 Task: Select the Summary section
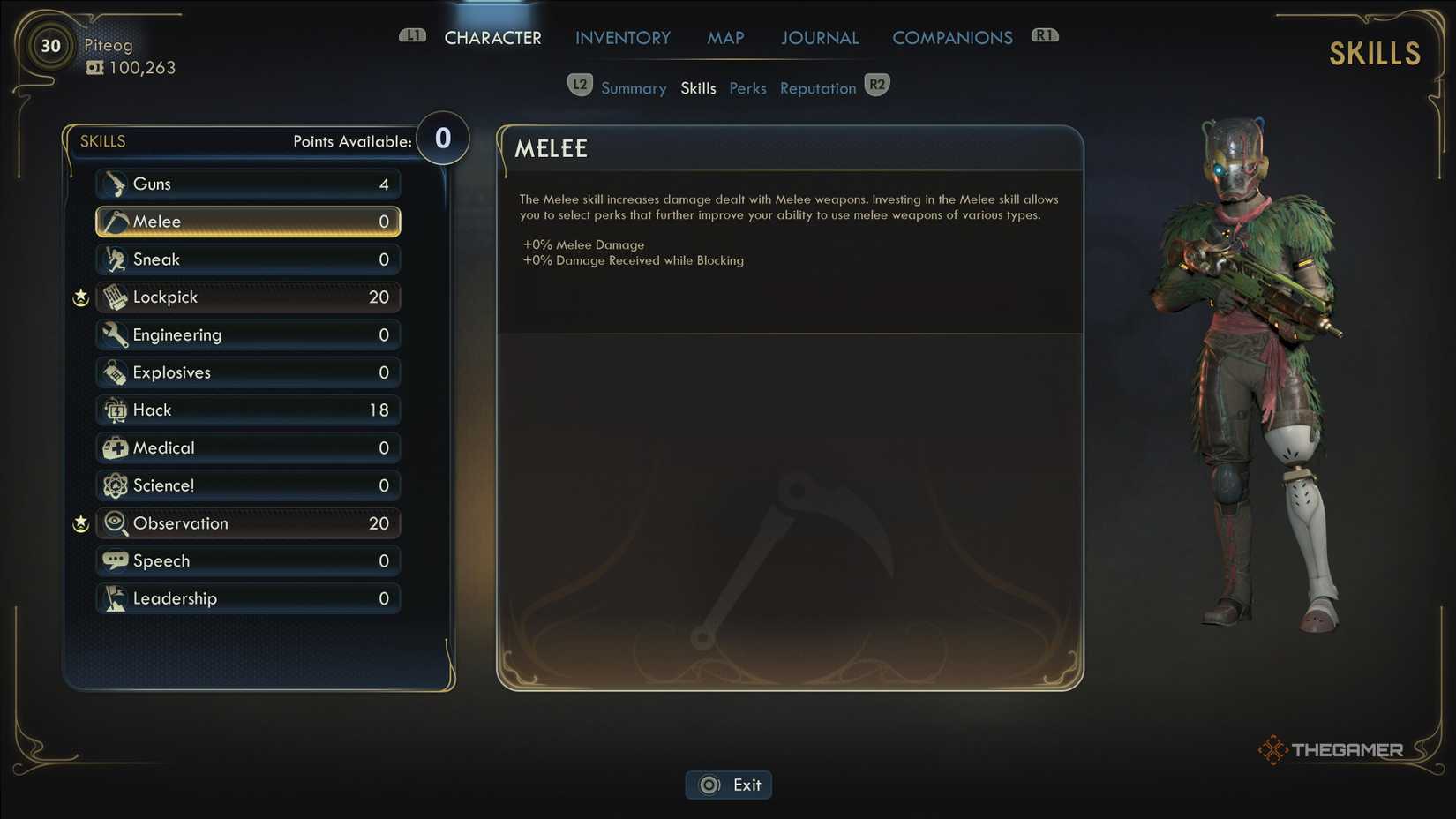(634, 87)
